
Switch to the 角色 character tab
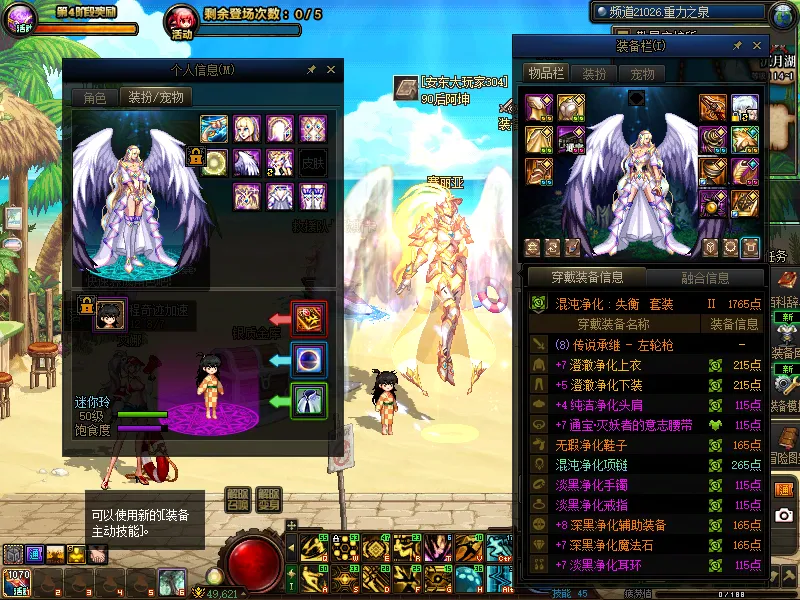pyautogui.click(x=95, y=97)
